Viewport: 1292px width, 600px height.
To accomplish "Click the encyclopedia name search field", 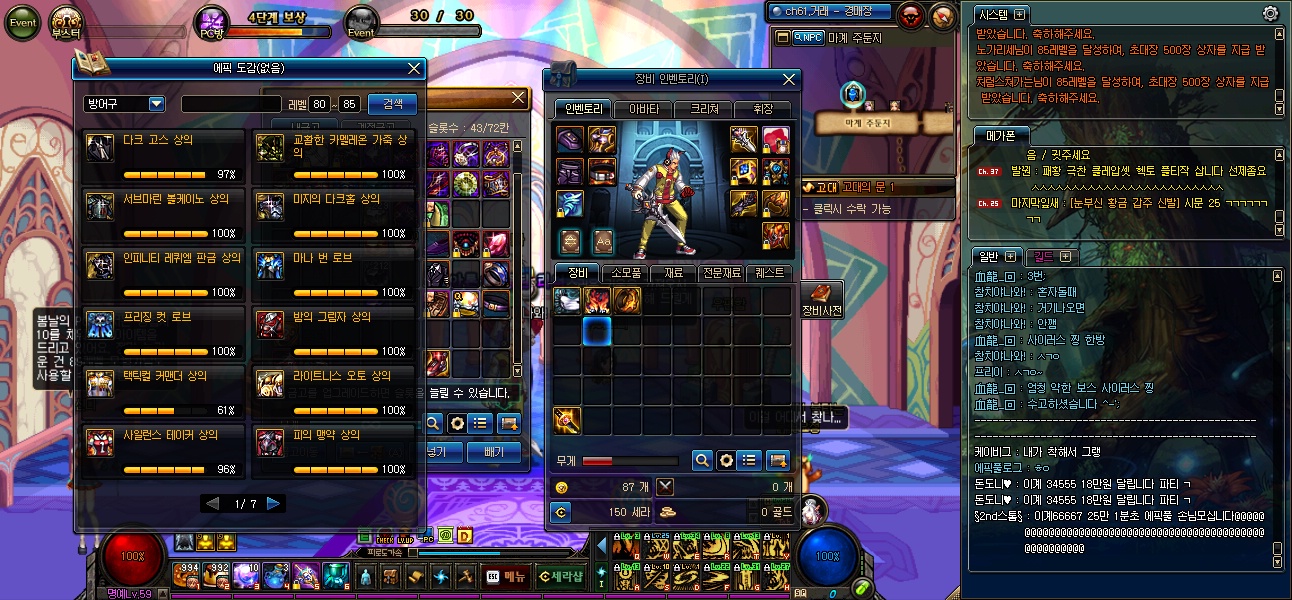I will [231, 104].
